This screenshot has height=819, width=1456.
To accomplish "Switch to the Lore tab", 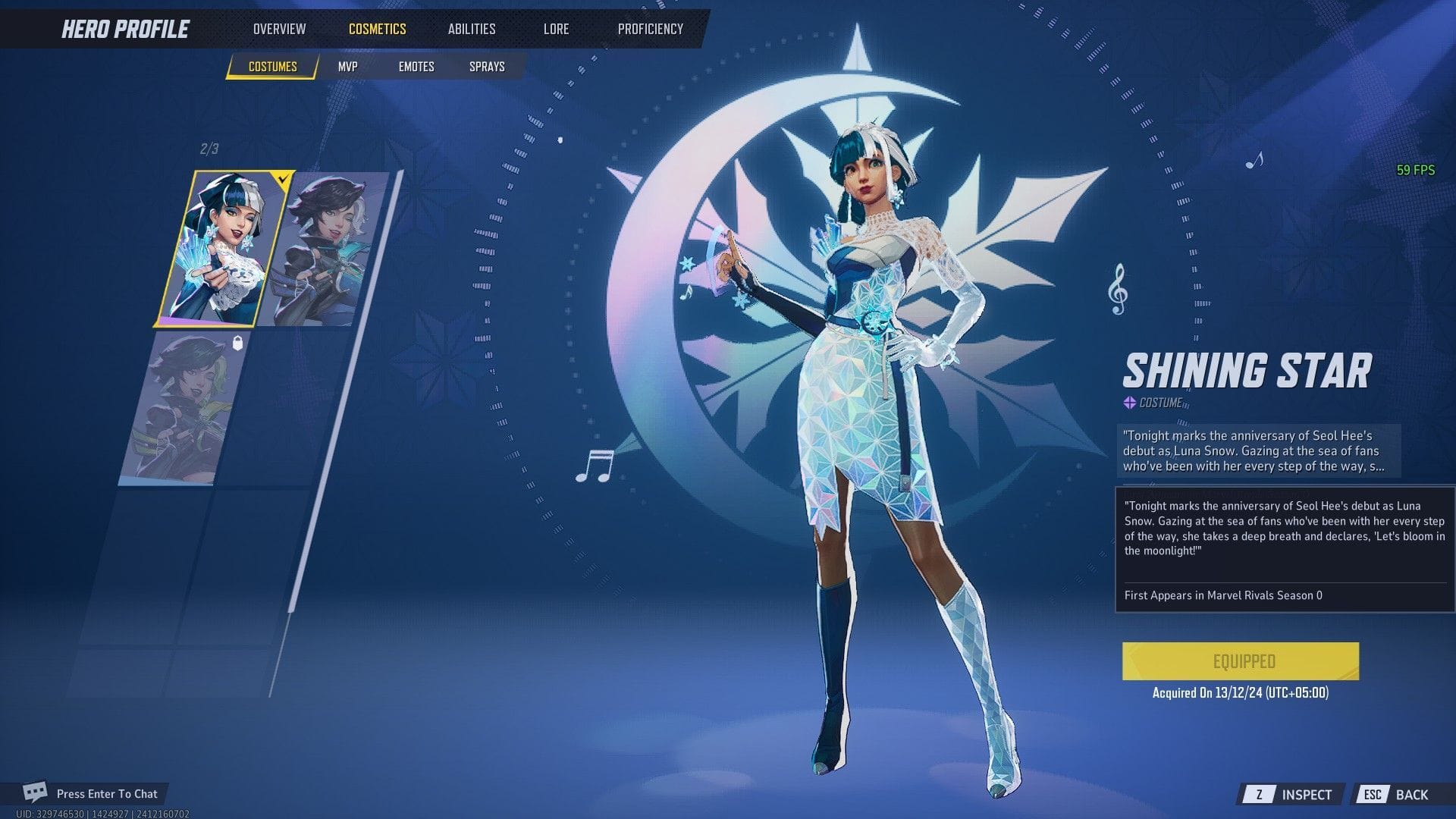I will click(556, 29).
